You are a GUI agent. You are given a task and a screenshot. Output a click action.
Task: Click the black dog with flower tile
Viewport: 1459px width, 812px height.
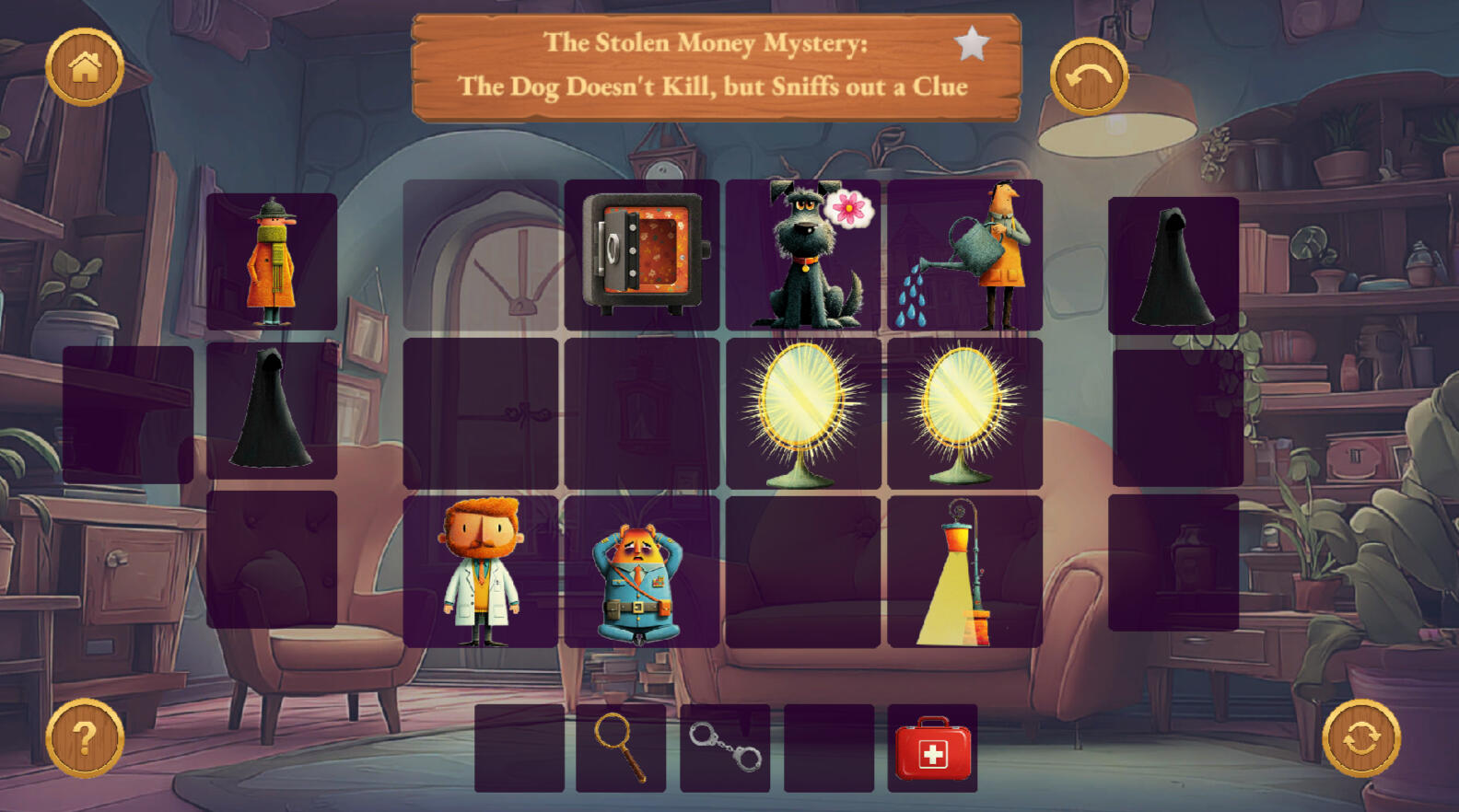click(803, 254)
